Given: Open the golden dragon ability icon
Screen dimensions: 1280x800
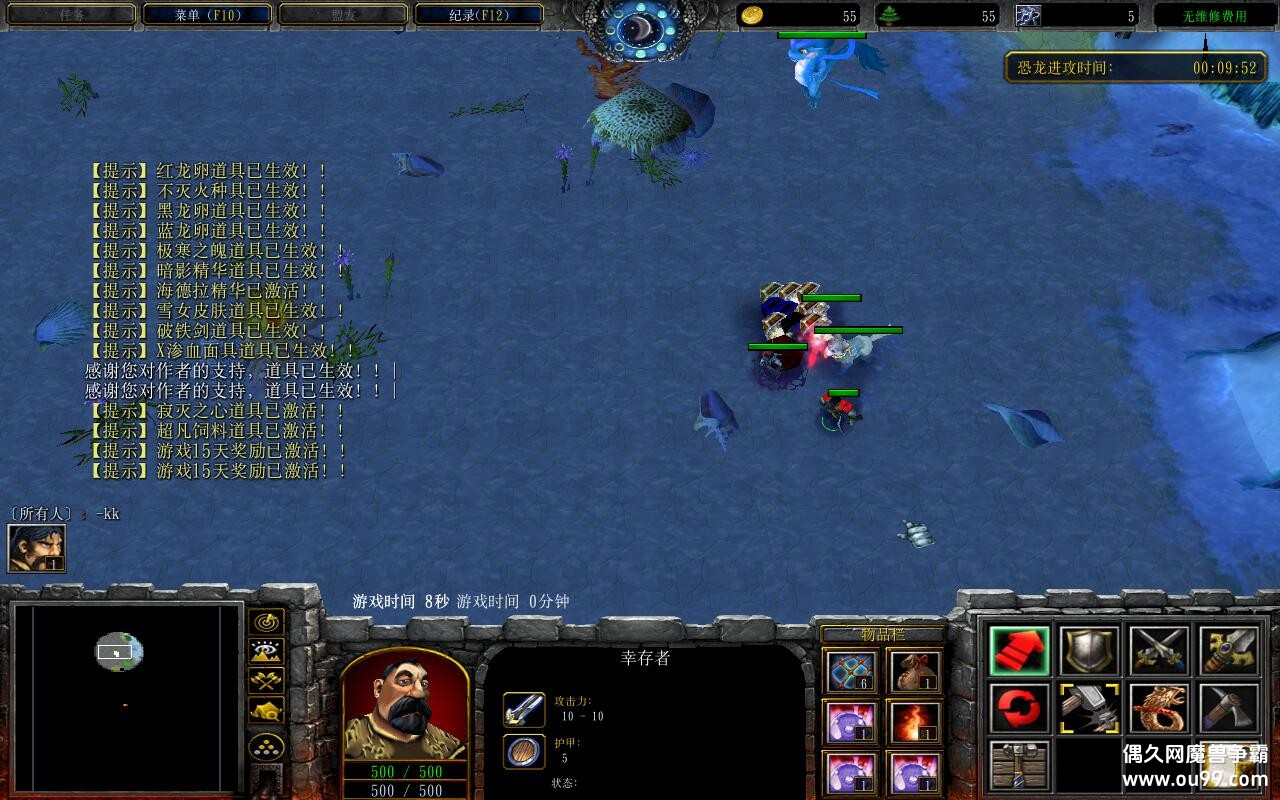Looking at the screenshot, I should (1159, 709).
